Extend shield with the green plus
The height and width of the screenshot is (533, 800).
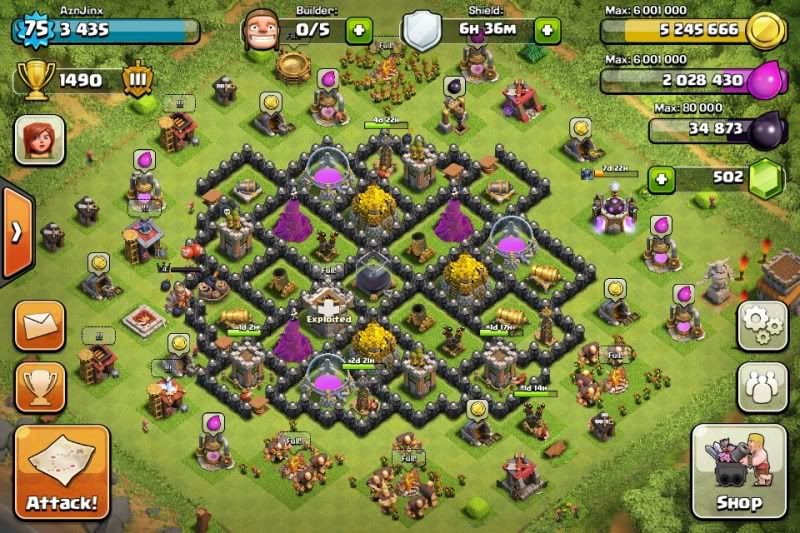547,29
